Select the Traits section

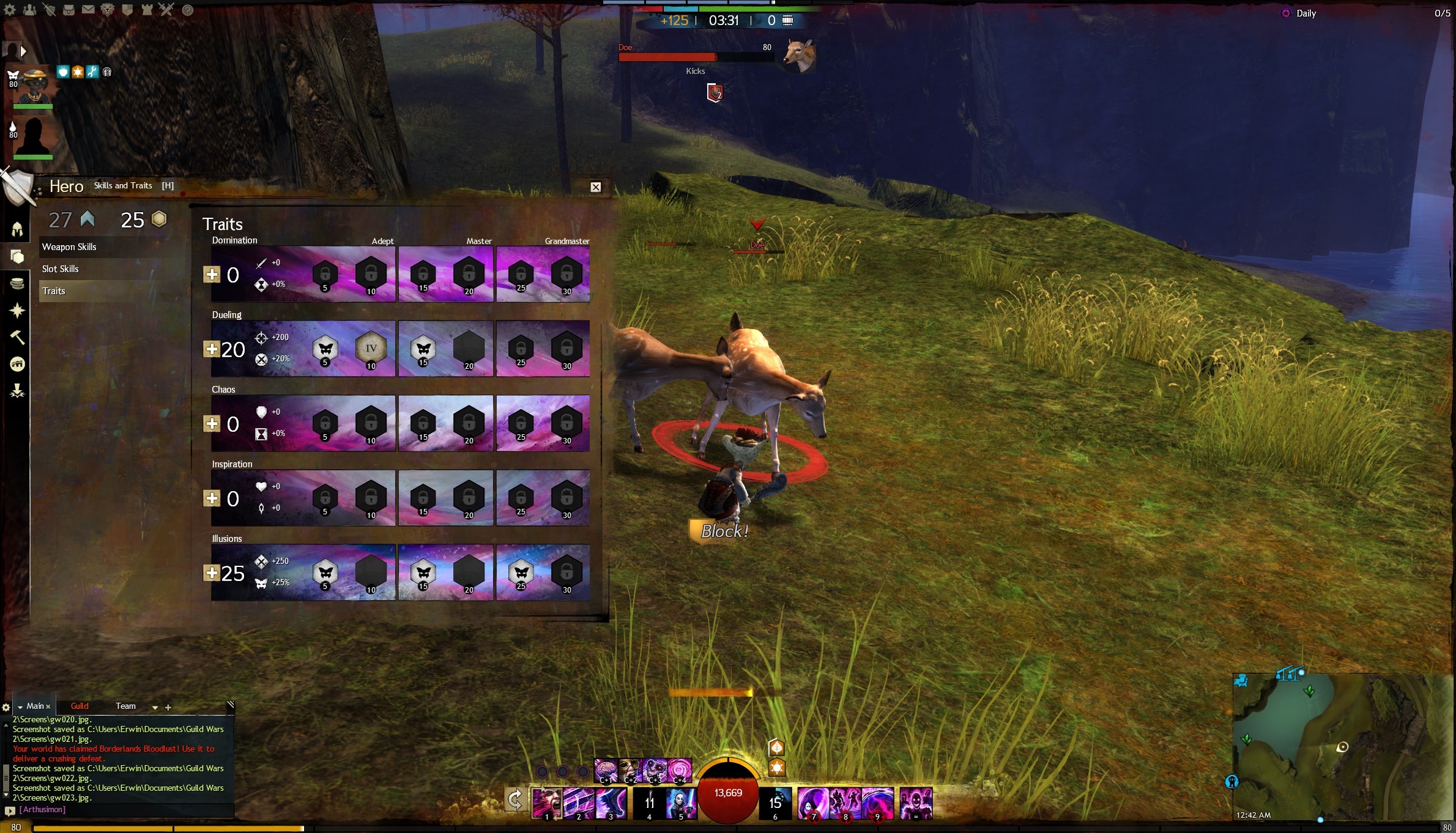point(54,291)
